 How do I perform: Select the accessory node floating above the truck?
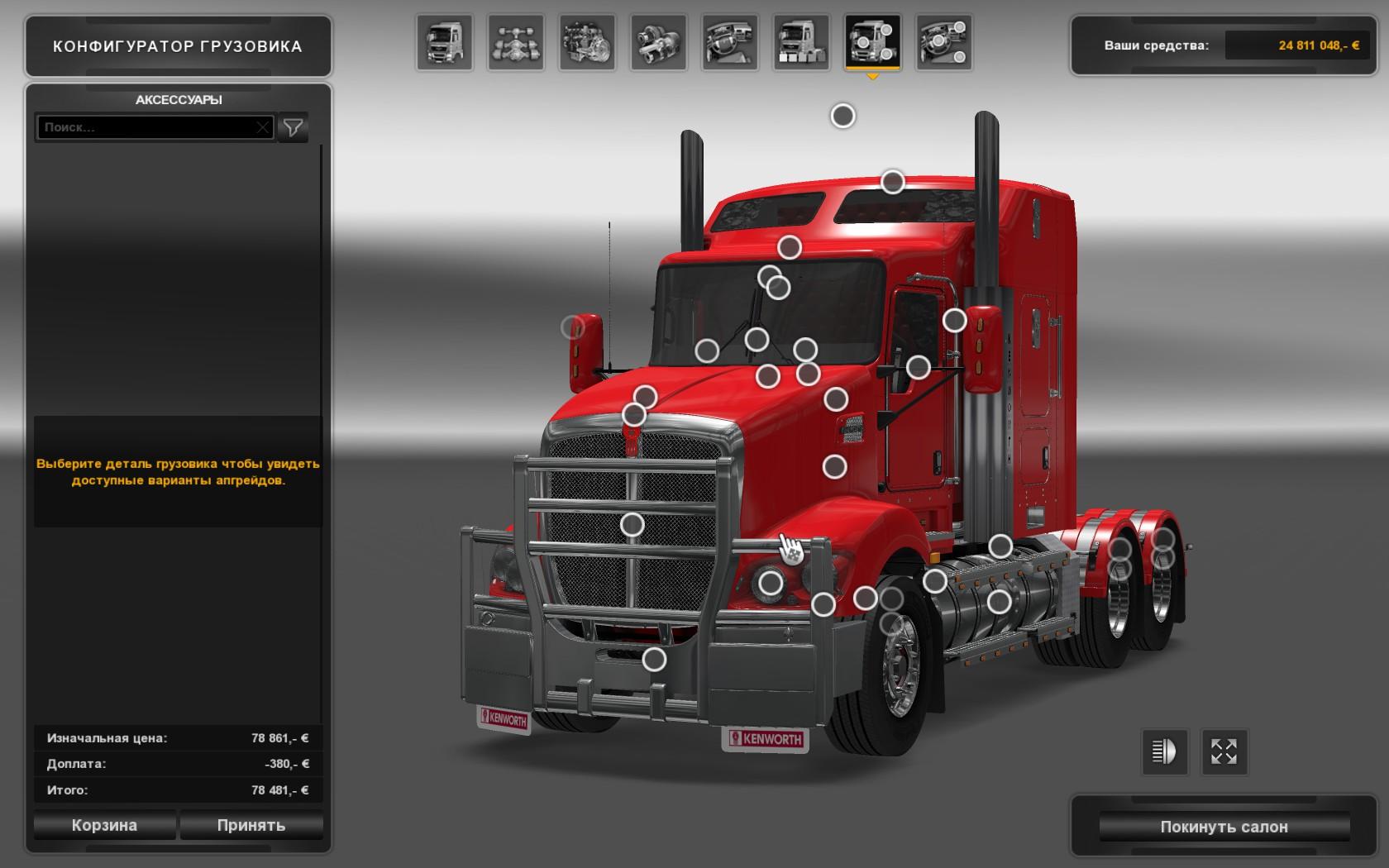(x=842, y=116)
